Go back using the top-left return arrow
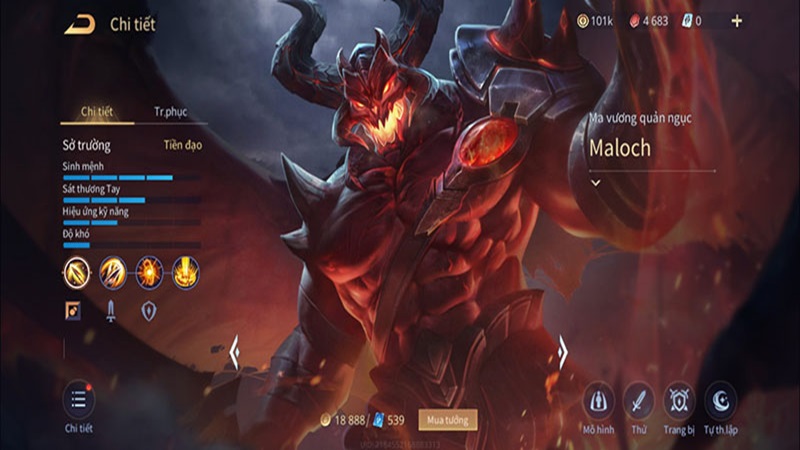Viewport: 800px width, 450px height. 79,24
